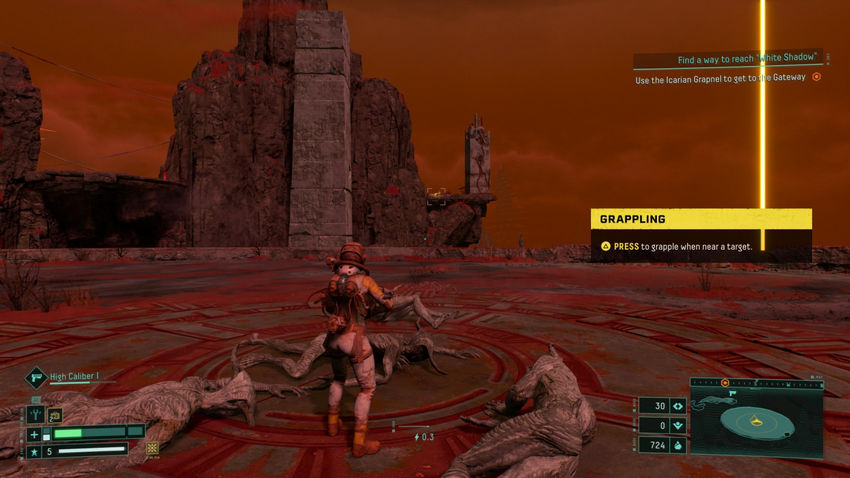Click the fork-shaped equipment slot icon
Image resolution: width=850 pixels, height=478 pixels.
point(35,415)
